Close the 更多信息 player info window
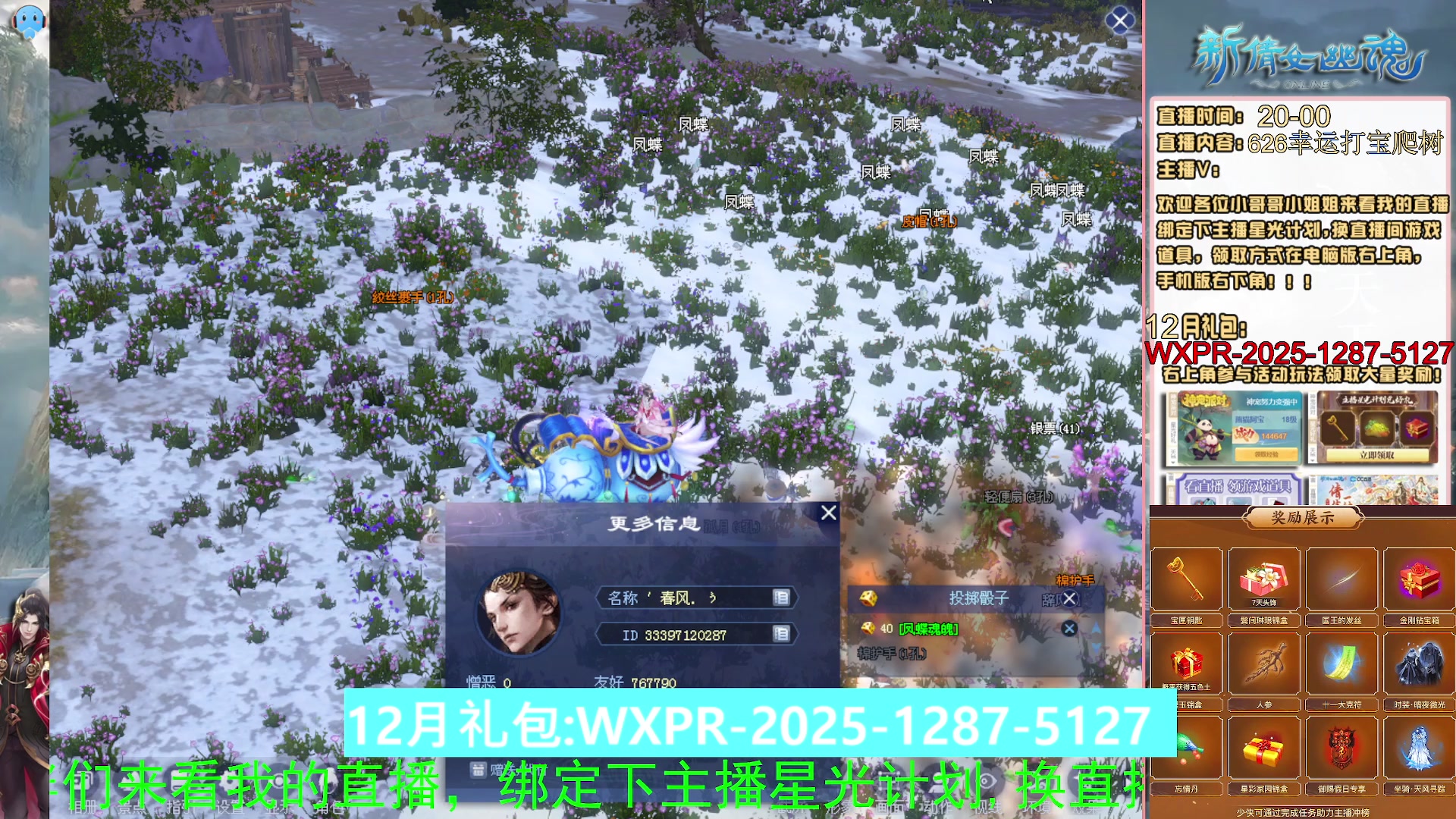The image size is (1456, 819). (x=828, y=513)
